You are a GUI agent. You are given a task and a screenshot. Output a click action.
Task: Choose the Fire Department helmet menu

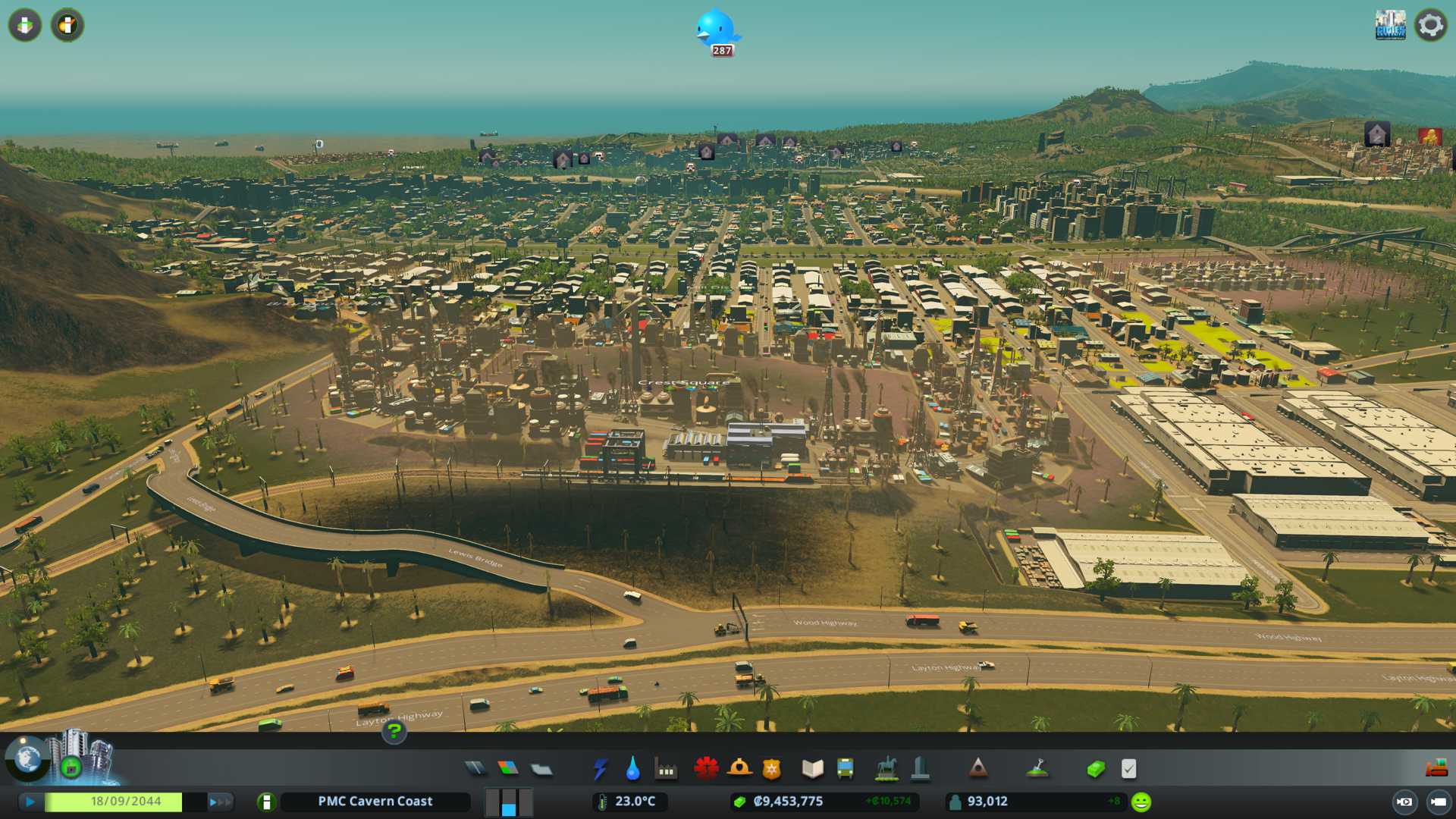coord(739,769)
